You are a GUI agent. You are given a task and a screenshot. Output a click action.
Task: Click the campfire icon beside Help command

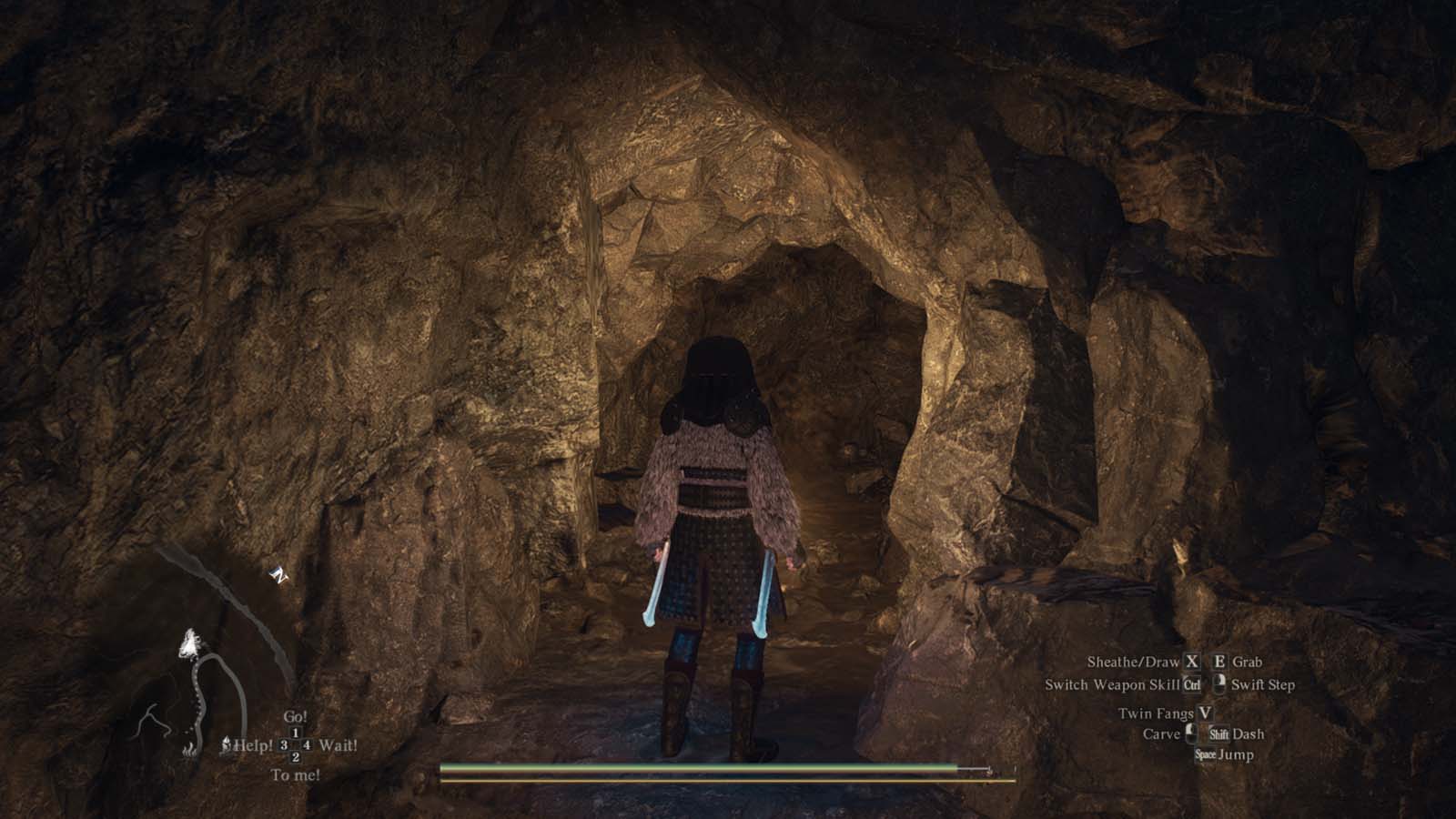pyautogui.click(x=226, y=744)
